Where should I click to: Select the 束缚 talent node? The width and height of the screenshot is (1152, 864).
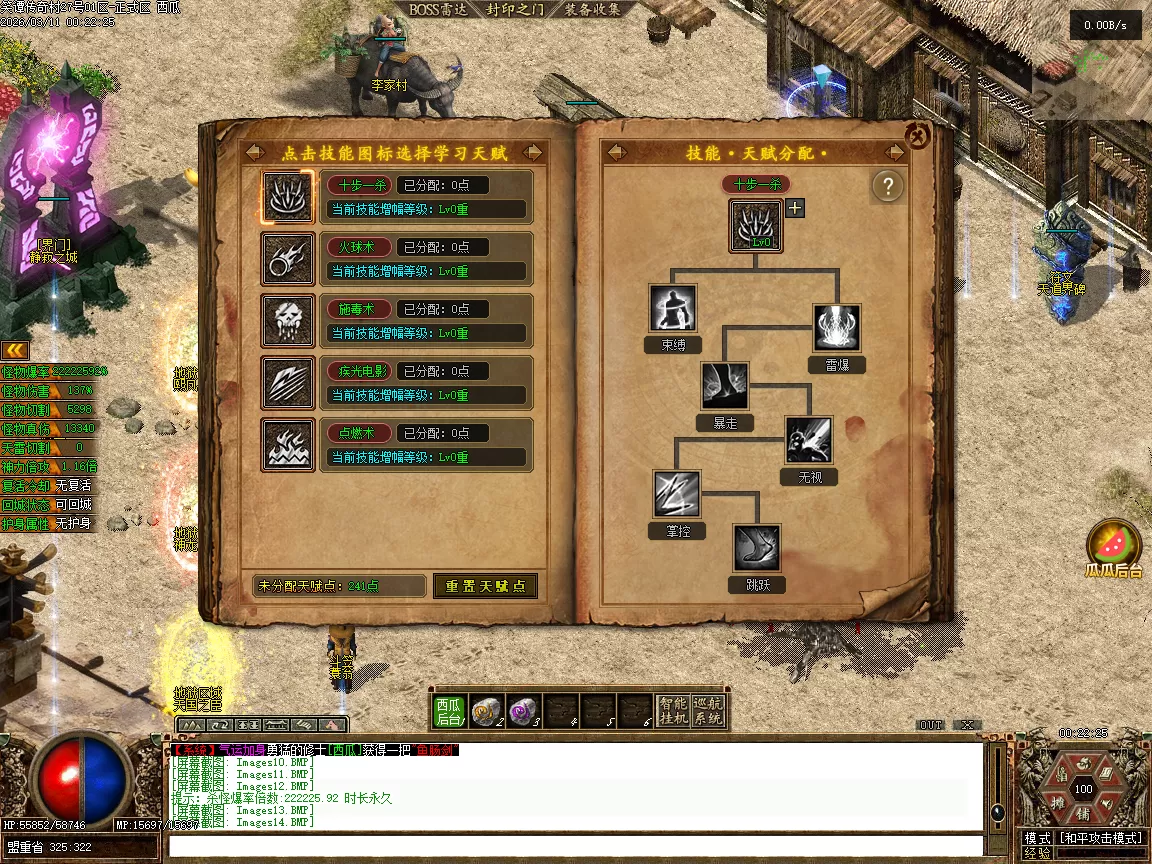pyautogui.click(x=673, y=308)
